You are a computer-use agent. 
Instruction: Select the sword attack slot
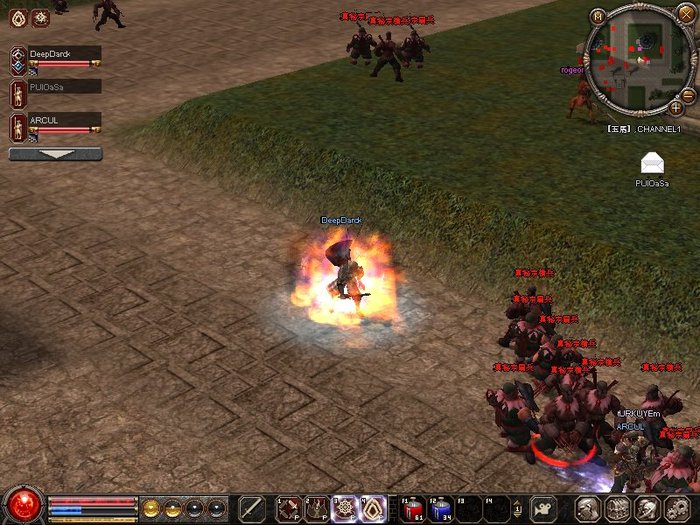coord(252,508)
